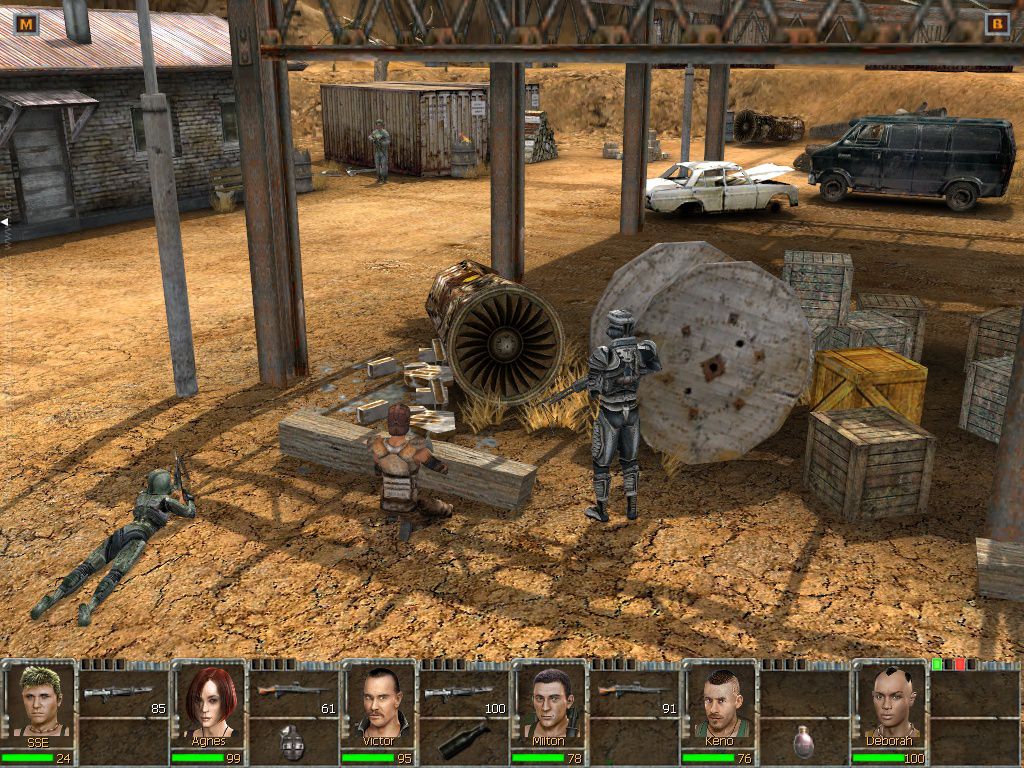Use Keno's pink flask item
The height and width of the screenshot is (768, 1024).
coord(803,742)
